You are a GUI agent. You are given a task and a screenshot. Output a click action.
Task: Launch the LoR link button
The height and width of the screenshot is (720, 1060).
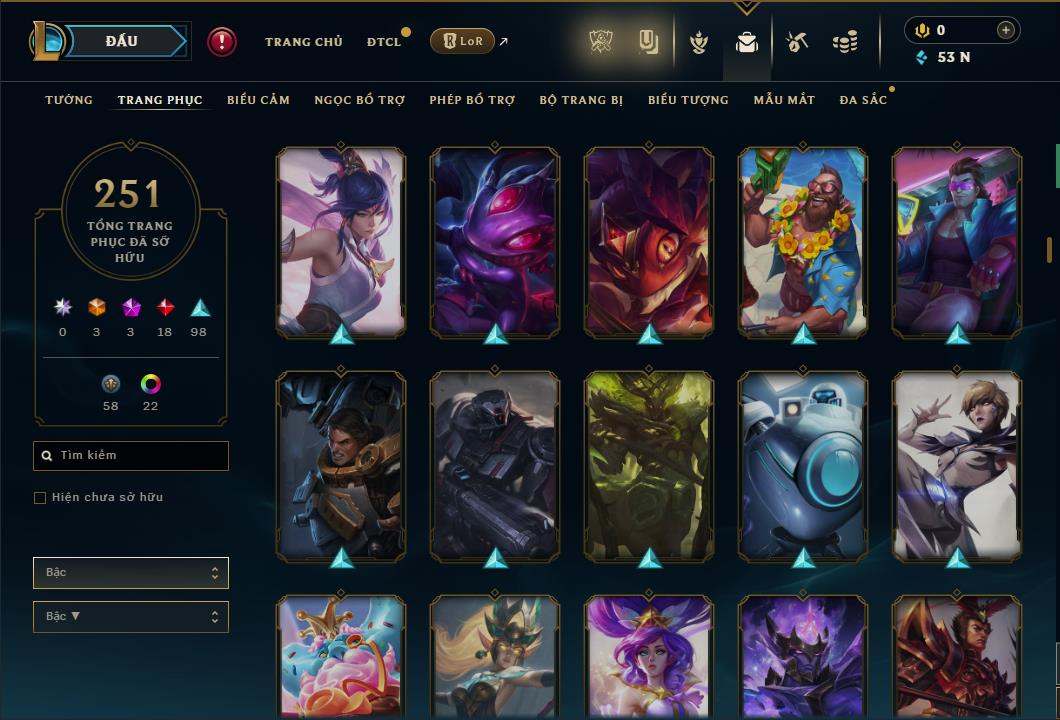click(462, 41)
